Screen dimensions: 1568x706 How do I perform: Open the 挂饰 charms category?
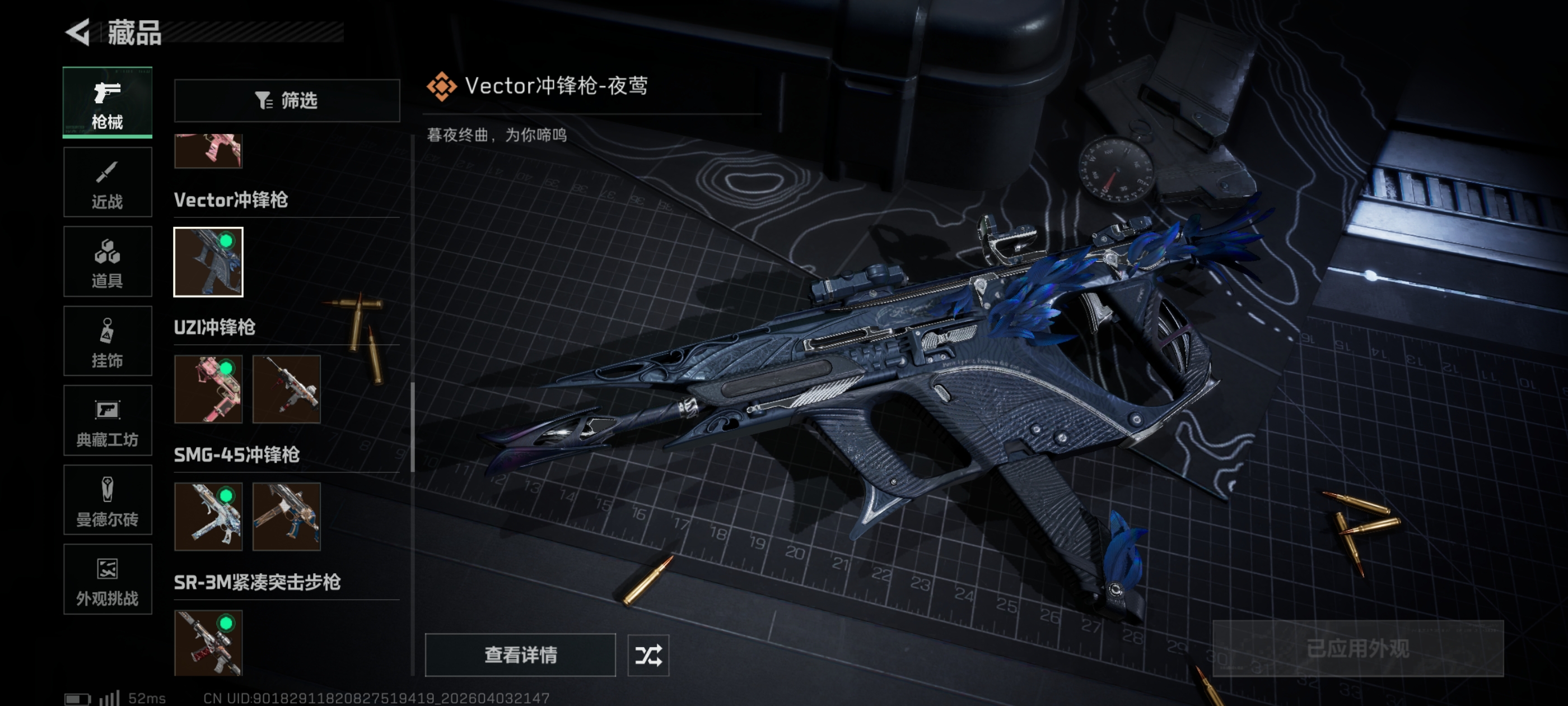pos(107,341)
